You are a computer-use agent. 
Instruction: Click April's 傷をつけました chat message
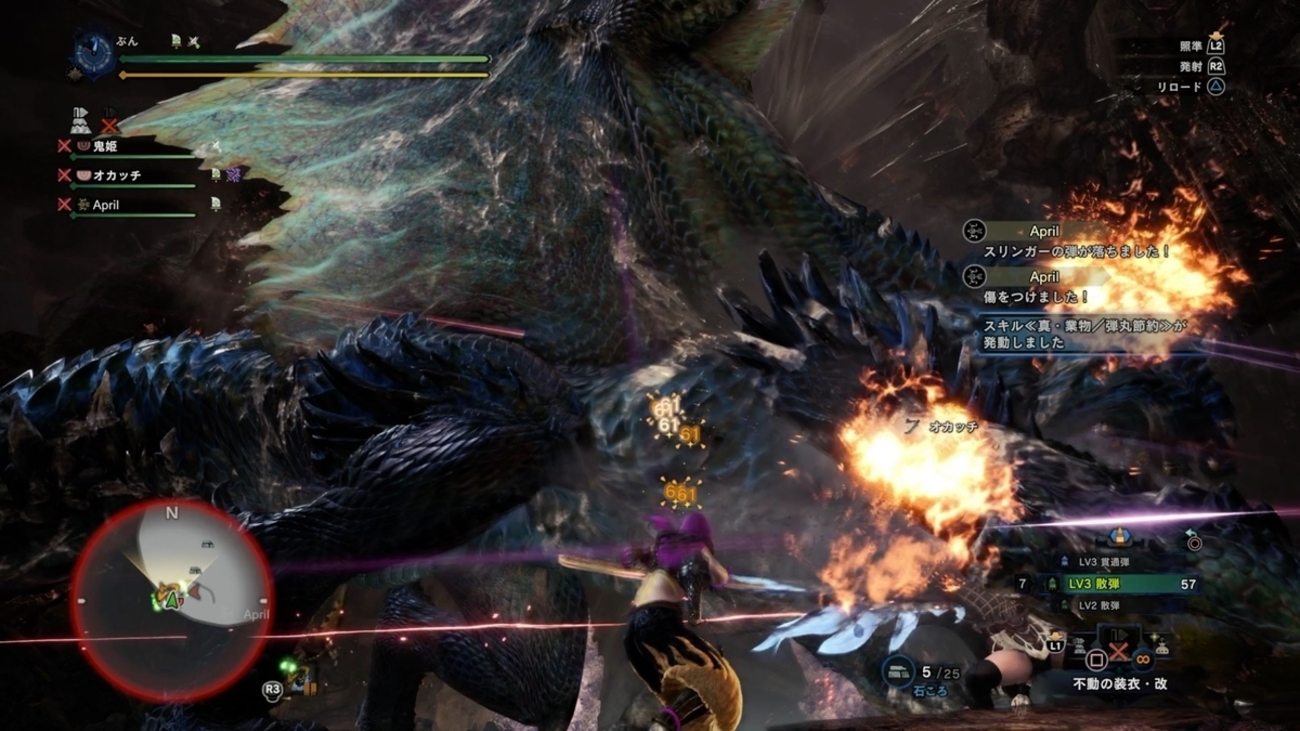coord(1036,297)
